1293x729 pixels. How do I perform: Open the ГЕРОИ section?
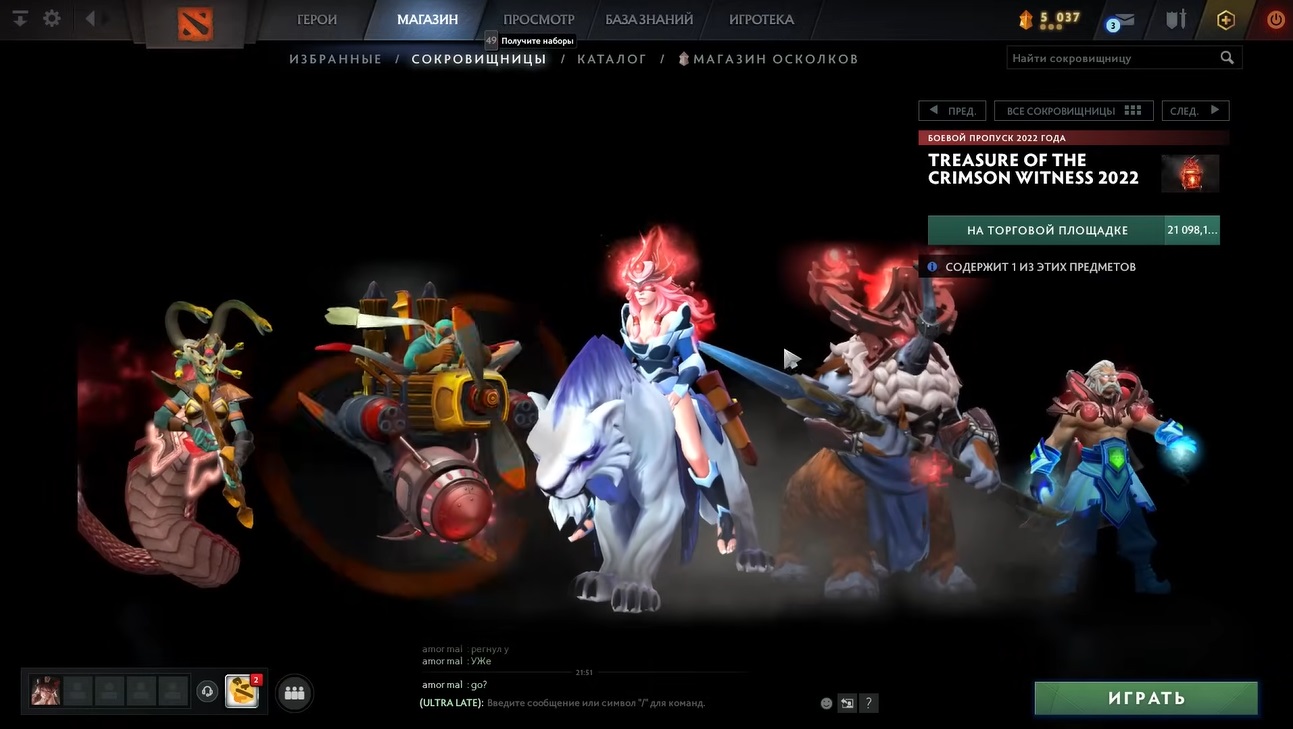(x=317, y=19)
